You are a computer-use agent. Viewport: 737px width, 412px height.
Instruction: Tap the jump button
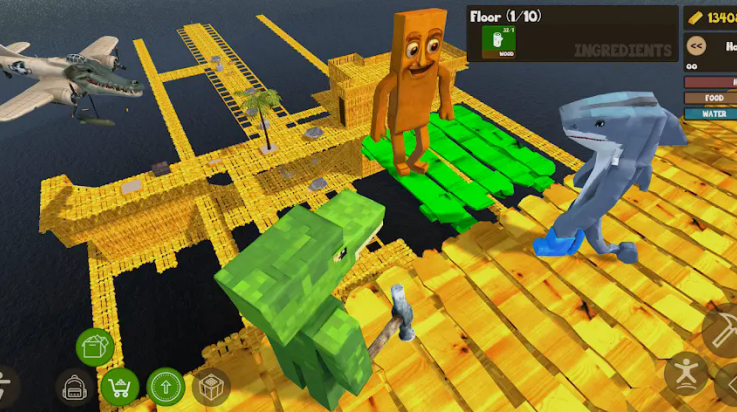tap(686, 374)
